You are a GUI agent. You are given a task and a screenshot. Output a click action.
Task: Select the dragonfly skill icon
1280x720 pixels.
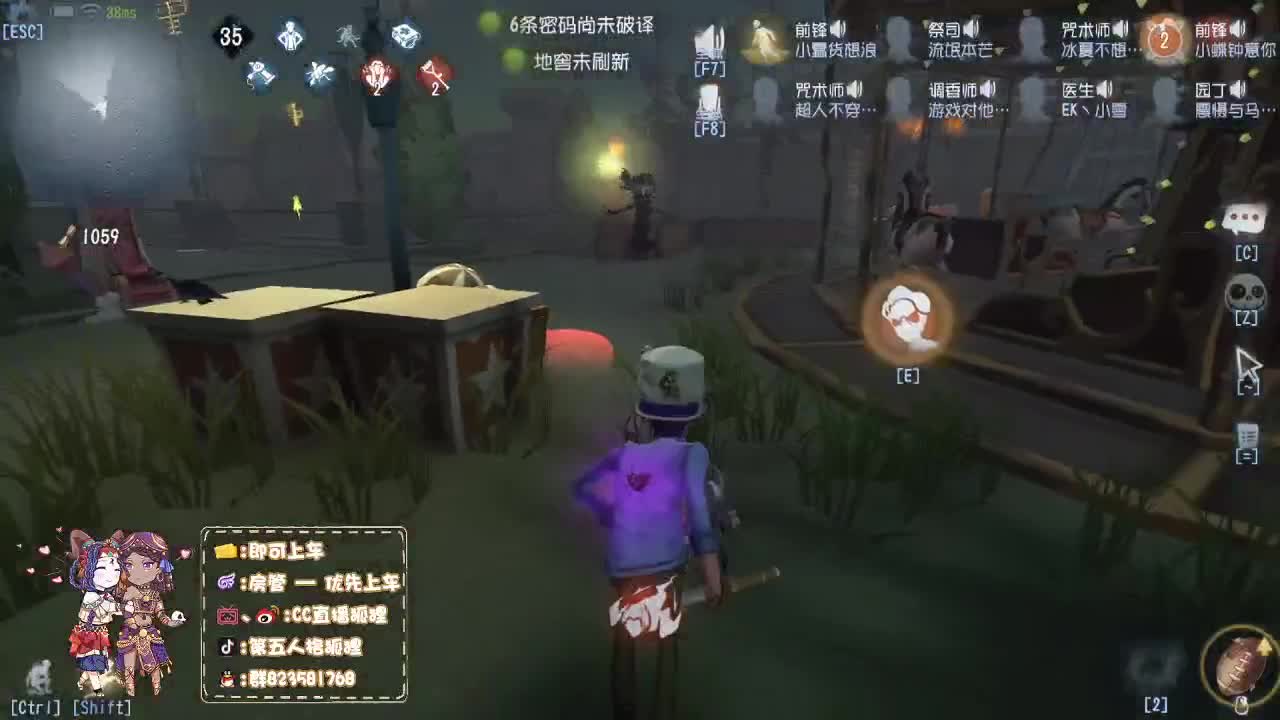coord(319,74)
